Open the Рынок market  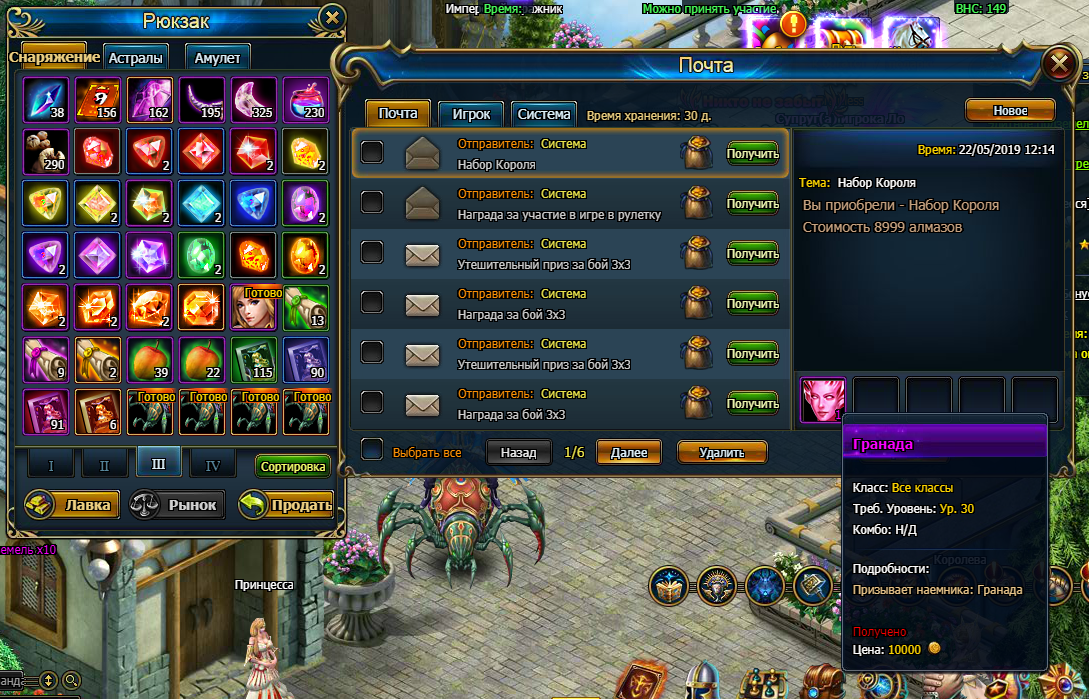[x=177, y=504]
